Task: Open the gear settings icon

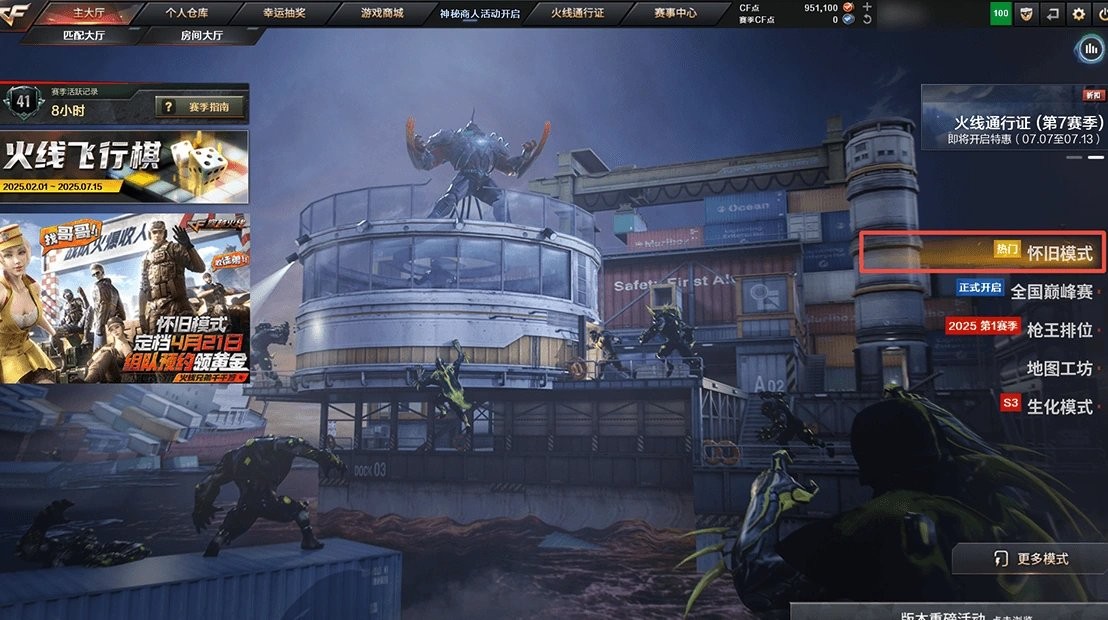Action: (x=1078, y=14)
